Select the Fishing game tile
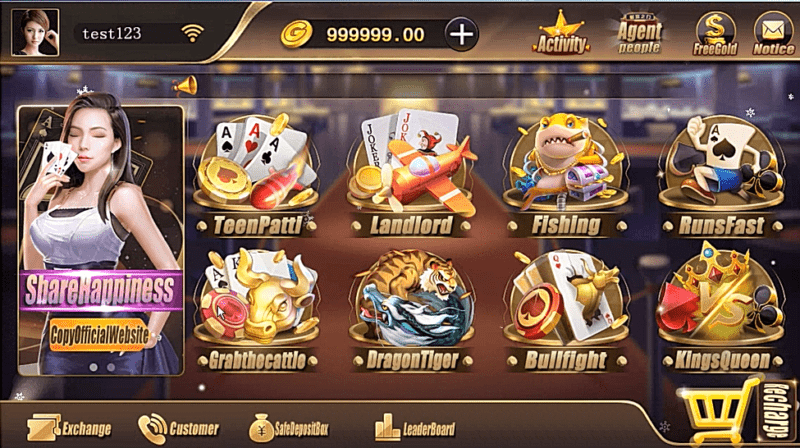Screen dimensions: 800x448 coord(566,180)
